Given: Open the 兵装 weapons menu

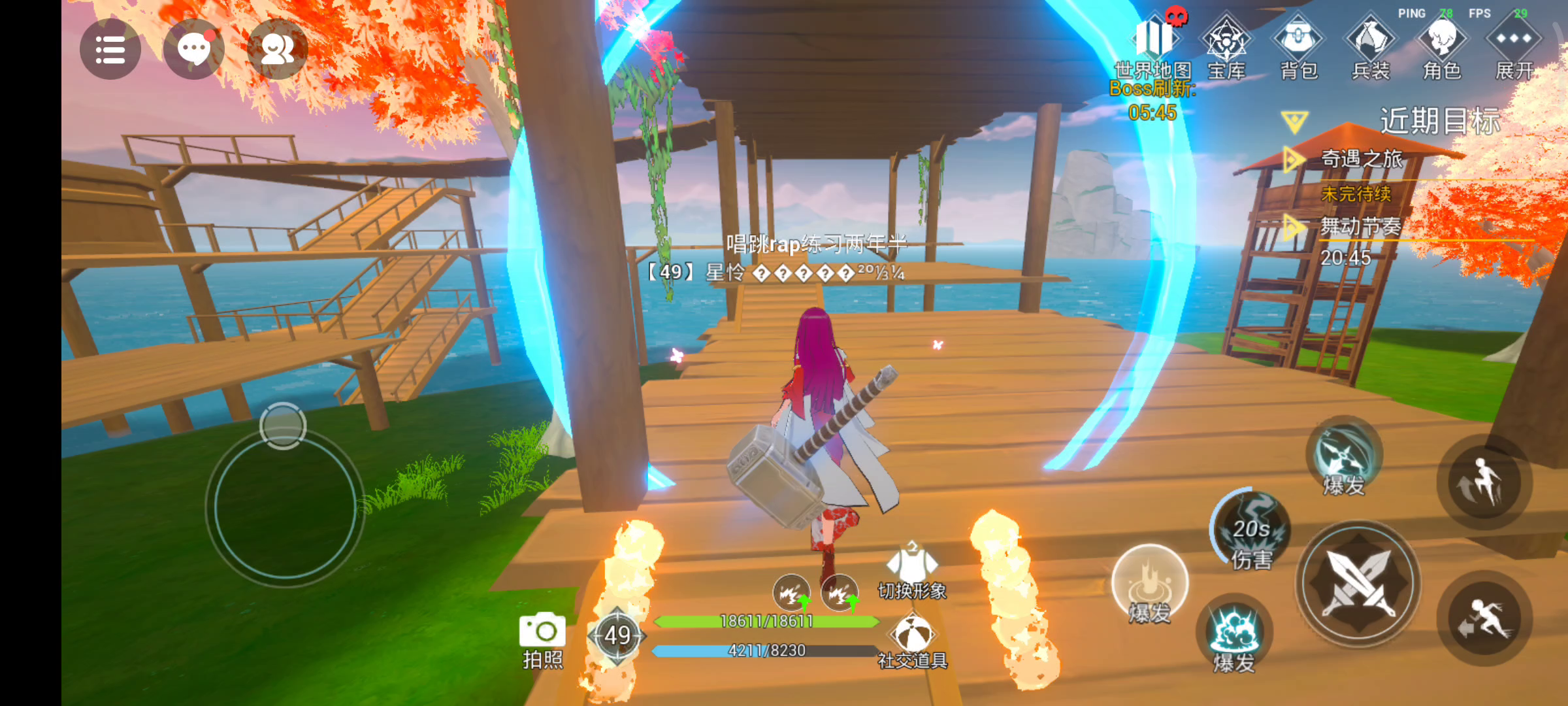Looking at the screenshot, I should pos(1371,47).
